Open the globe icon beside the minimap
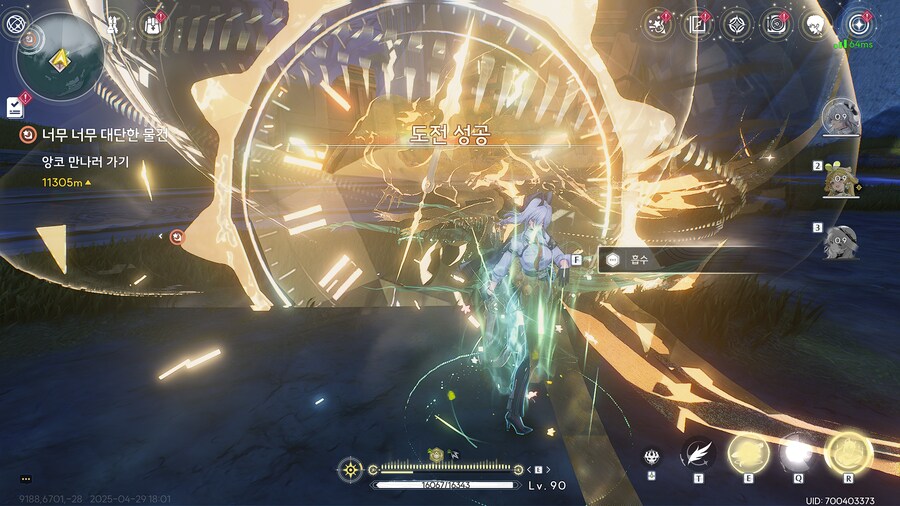Screen dimensions: 900x506 14,22
